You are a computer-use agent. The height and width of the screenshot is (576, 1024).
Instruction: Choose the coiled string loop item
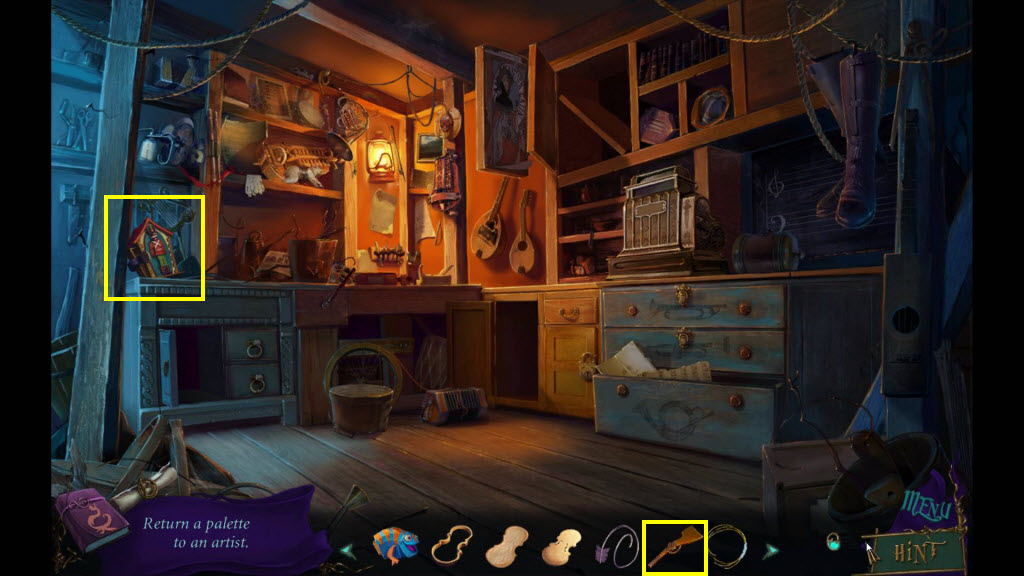pyautogui.click(x=727, y=547)
